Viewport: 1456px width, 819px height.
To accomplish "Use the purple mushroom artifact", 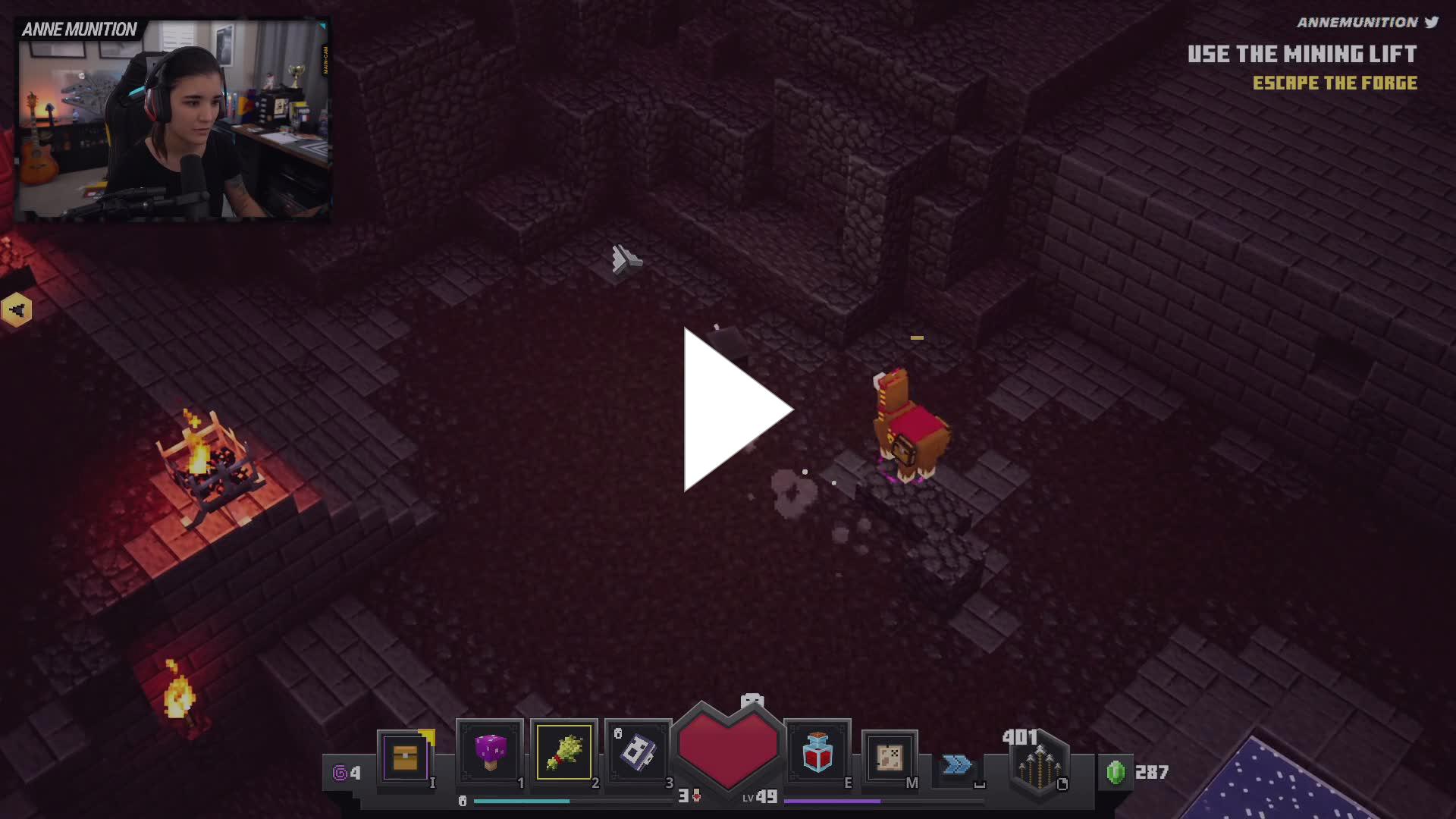I will tap(490, 752).
